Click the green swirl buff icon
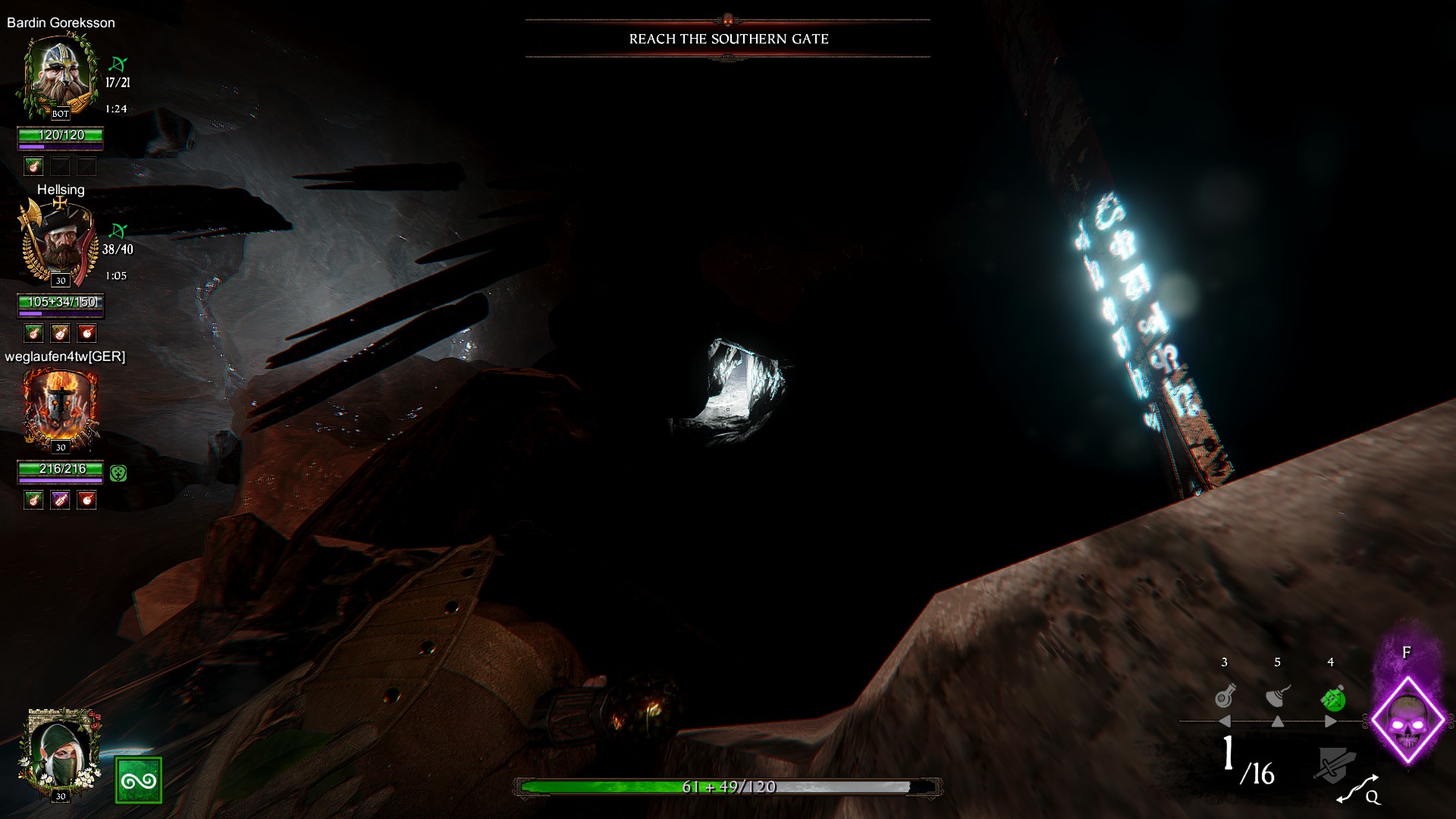The image size is (1456, 819). [139, 780]
